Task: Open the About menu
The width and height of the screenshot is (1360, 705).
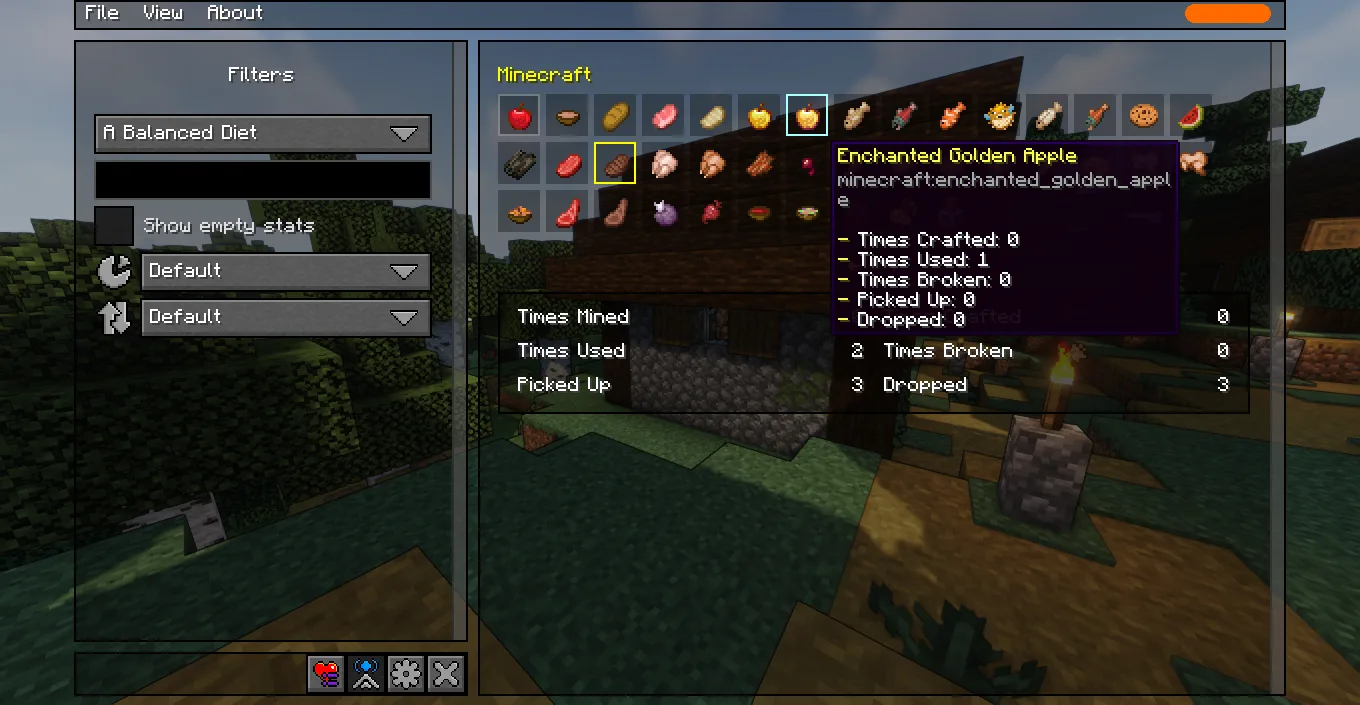Action: 234,13
